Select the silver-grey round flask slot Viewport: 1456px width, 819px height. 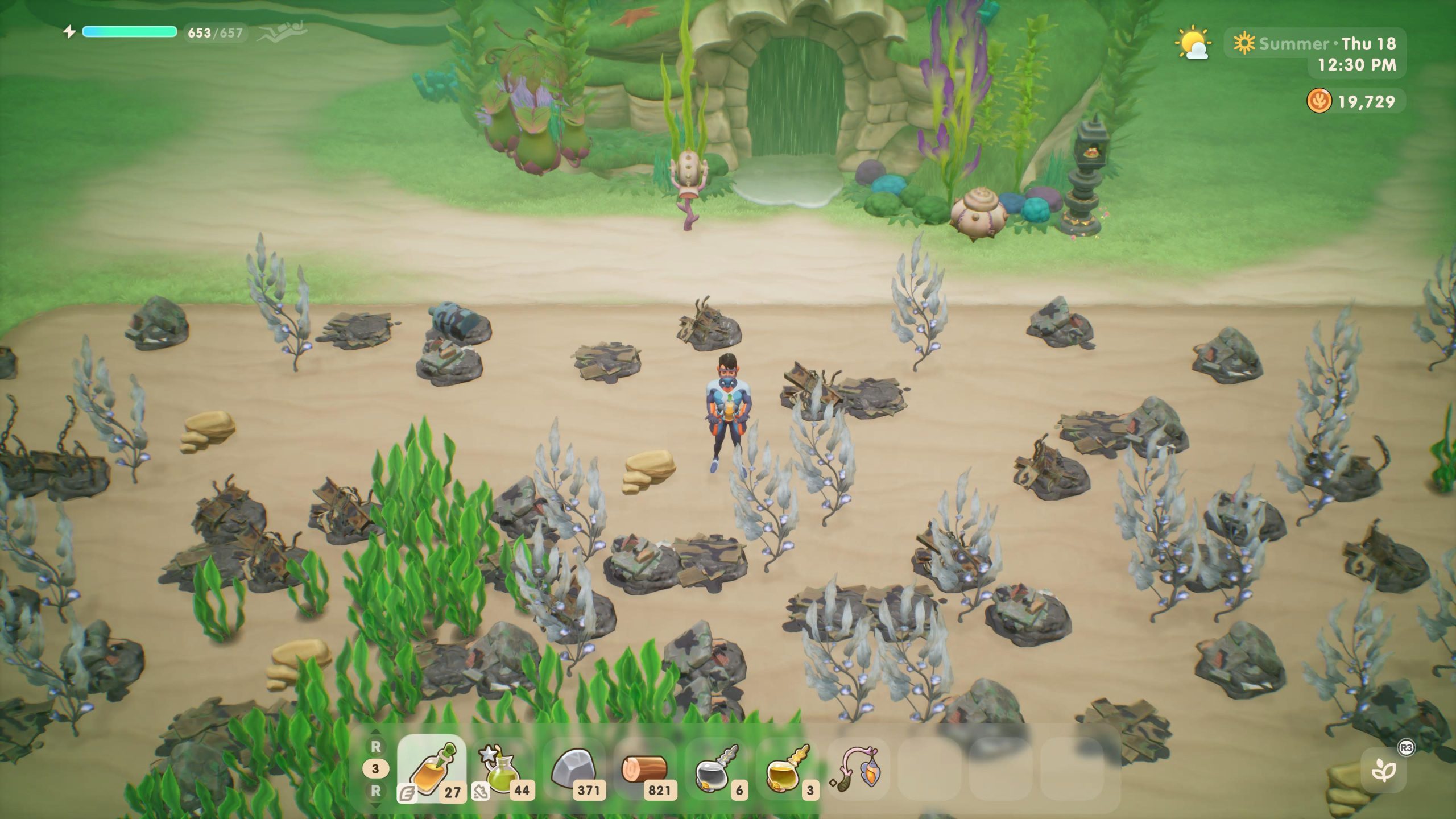pos(717,769)
